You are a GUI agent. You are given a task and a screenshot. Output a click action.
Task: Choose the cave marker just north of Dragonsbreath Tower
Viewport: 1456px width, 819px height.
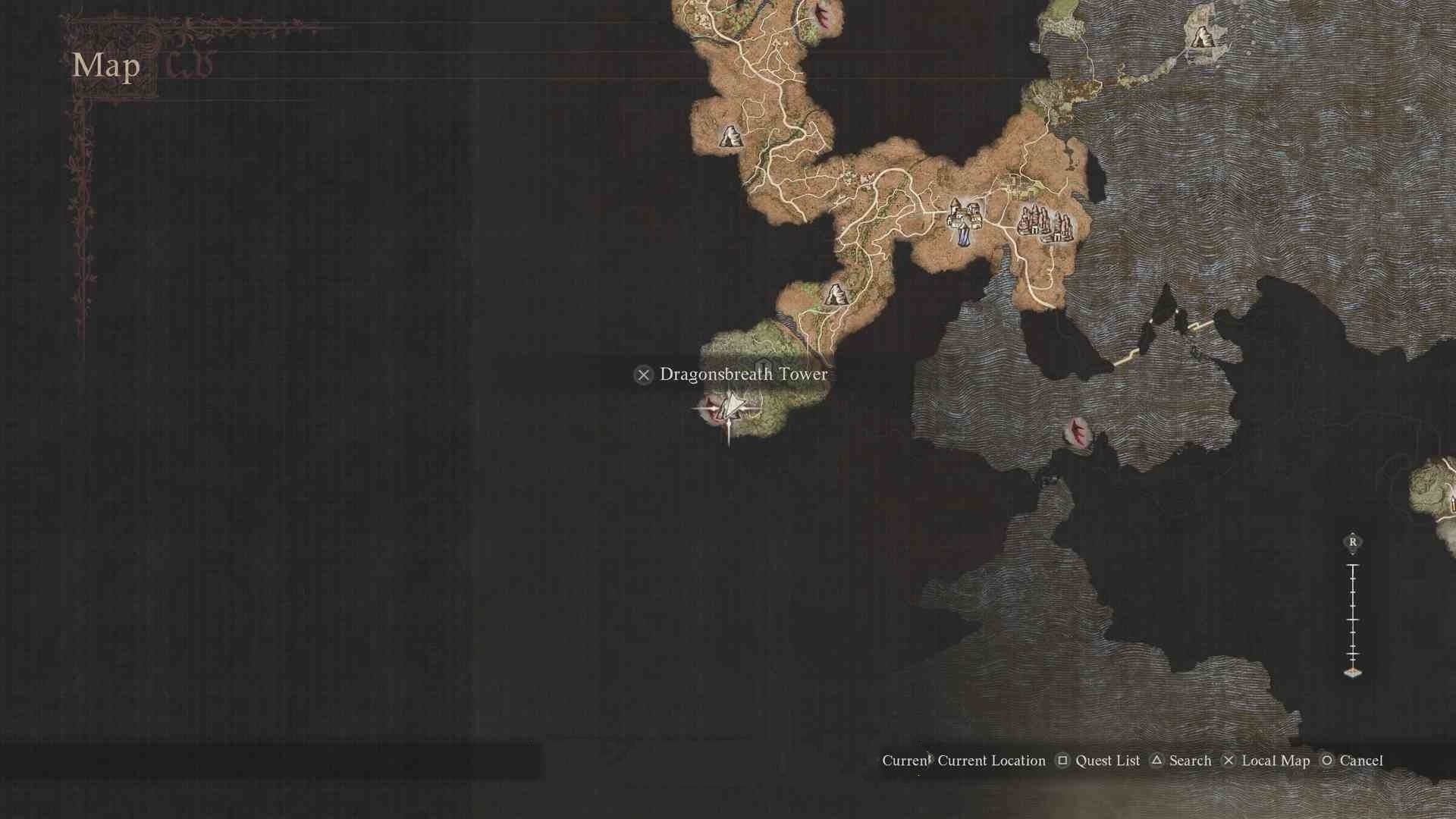pos(835,294)
